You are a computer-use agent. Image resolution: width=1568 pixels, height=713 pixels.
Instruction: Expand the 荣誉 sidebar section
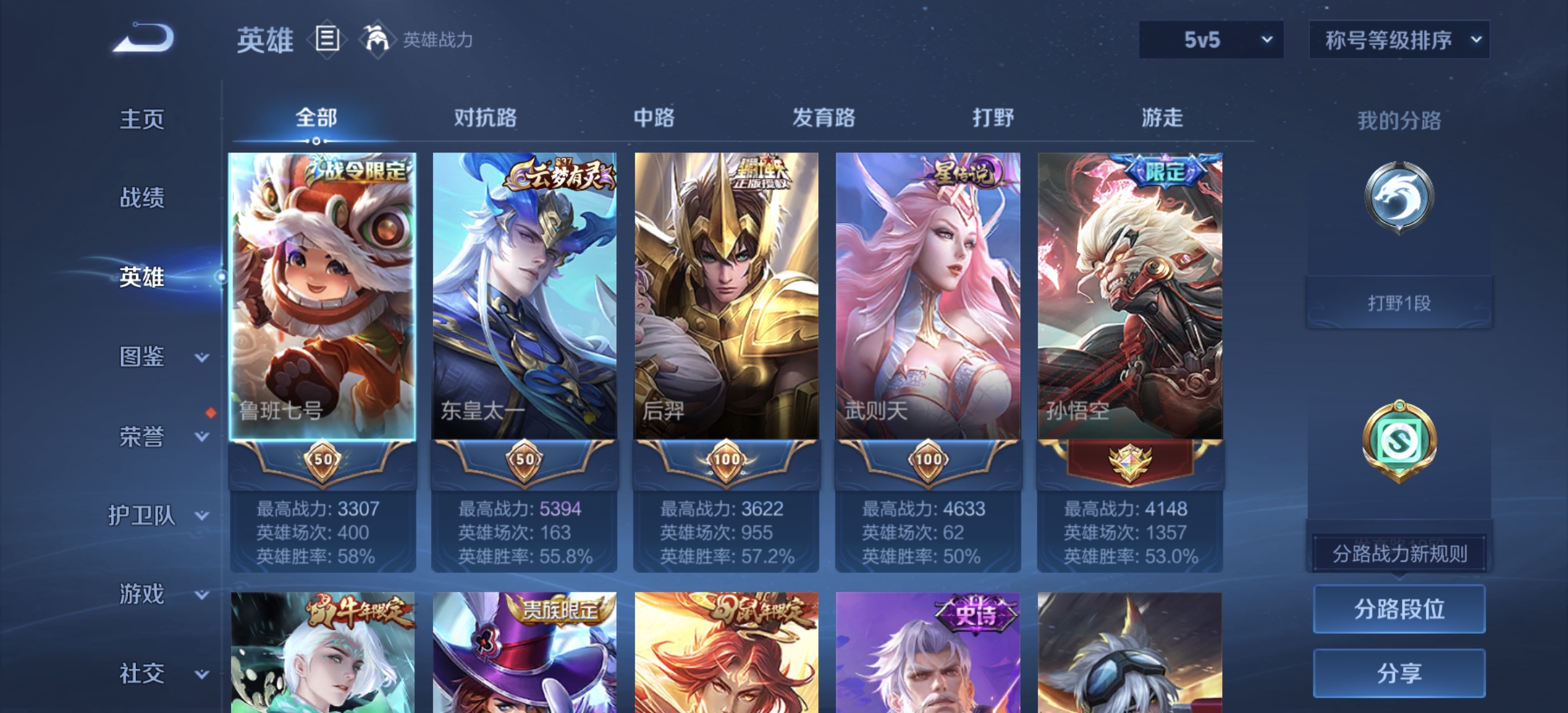coord(145,436)
